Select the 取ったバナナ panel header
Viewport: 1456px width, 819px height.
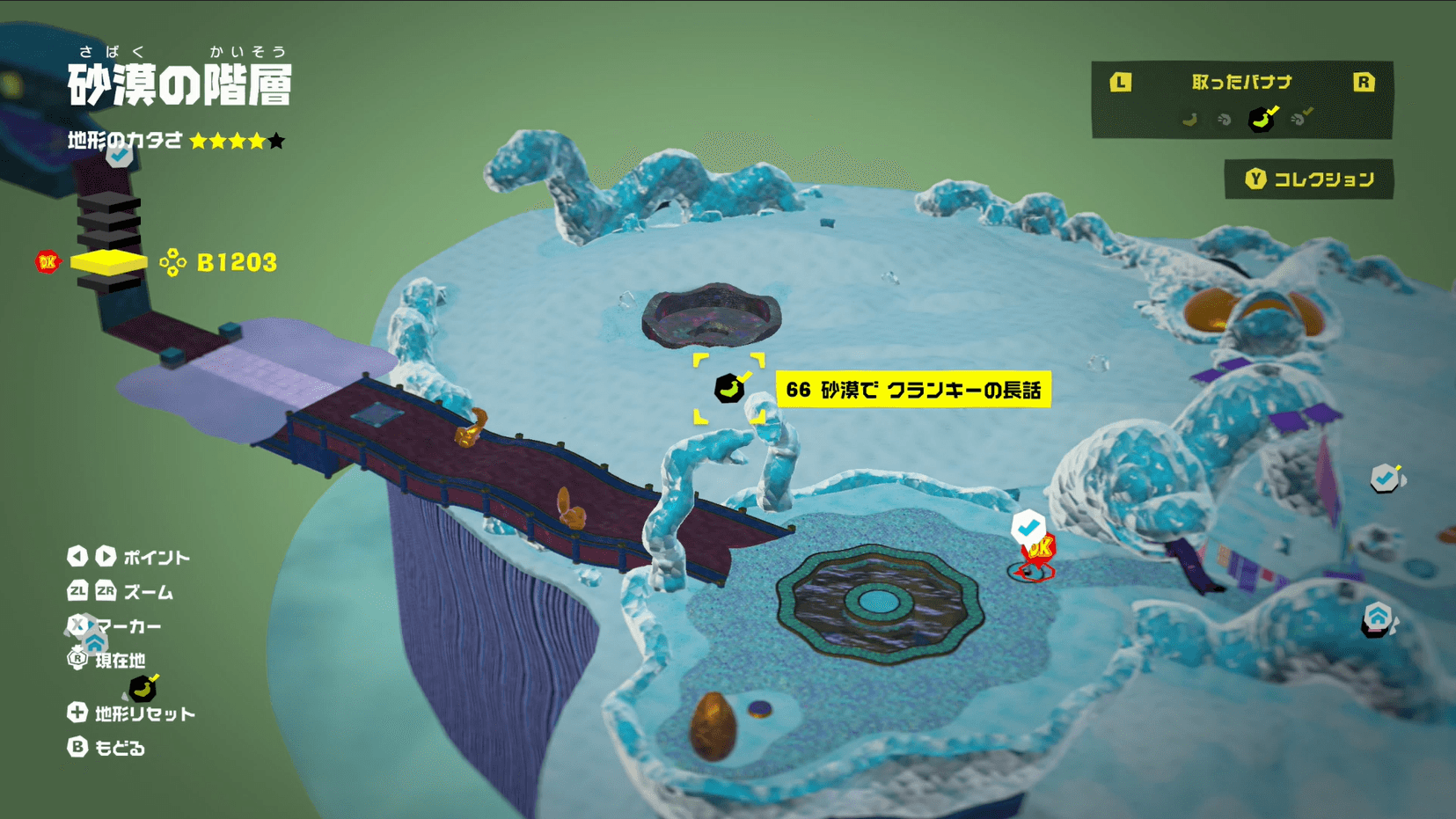[x=1240, y=81]
